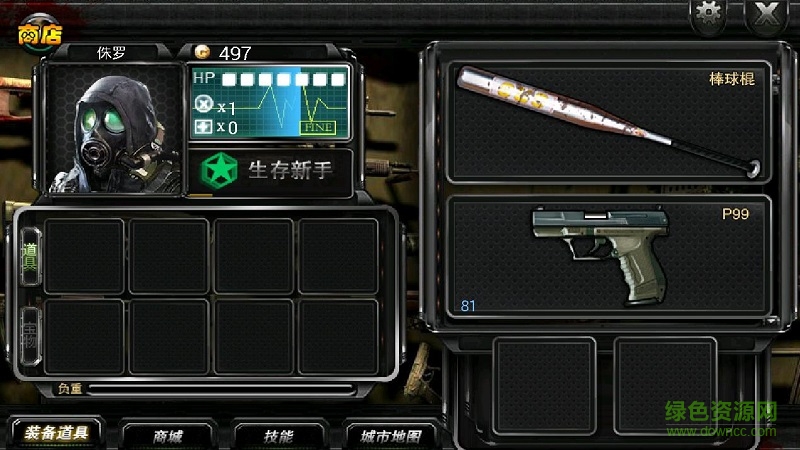Viewport: 800px width, 450px height.
Task: Show the 技能 skills tab
Action: tap(278, 436)
